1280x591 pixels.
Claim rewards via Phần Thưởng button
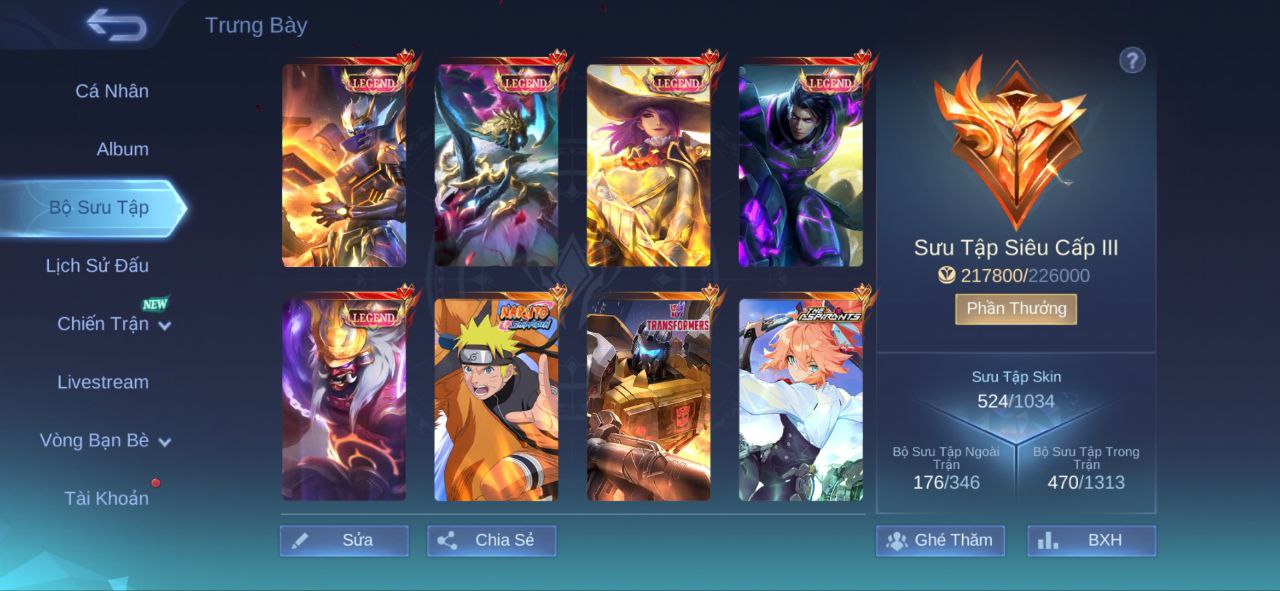point(1015,309)
